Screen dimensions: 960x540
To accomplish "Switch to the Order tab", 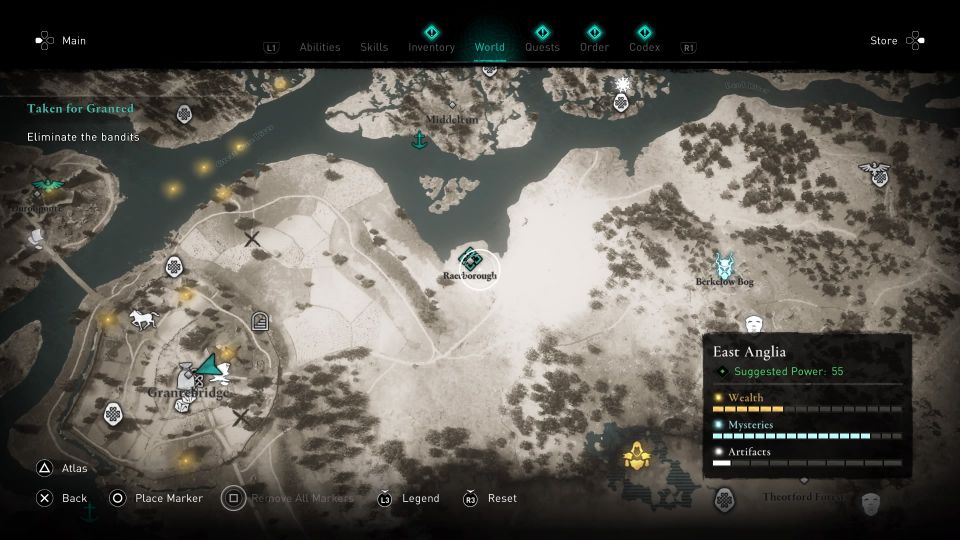I will pyautogui.click(x=594, y=47).
